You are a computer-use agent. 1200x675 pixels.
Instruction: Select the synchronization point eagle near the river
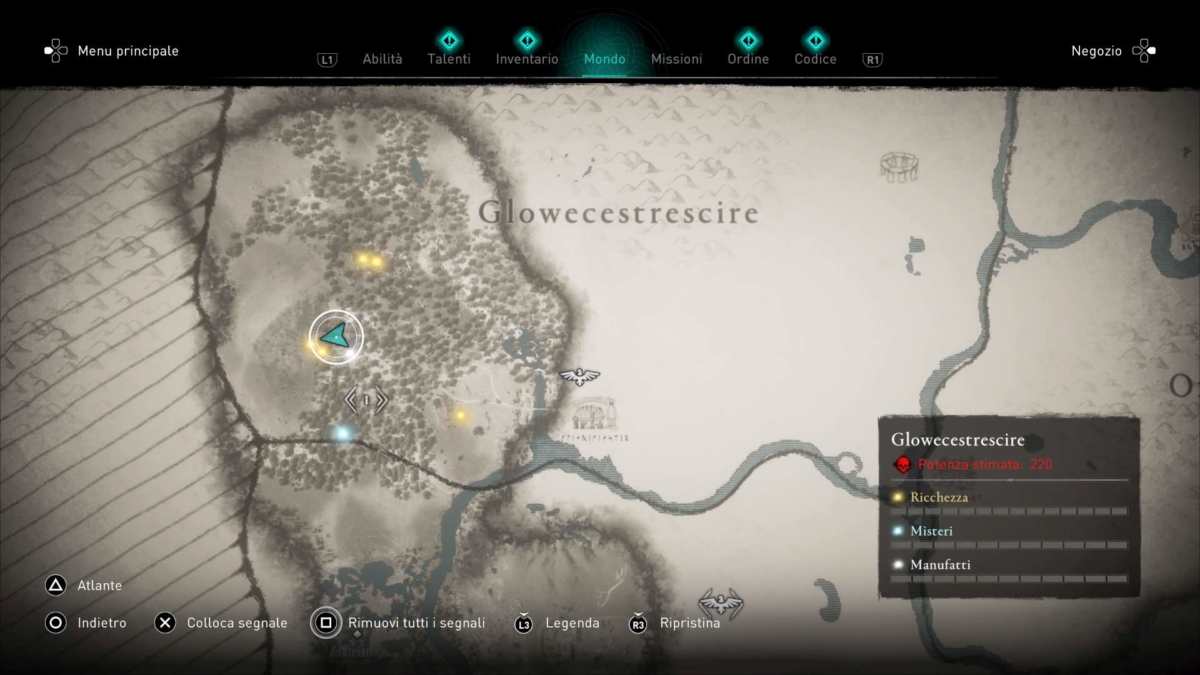pos(579,376)
